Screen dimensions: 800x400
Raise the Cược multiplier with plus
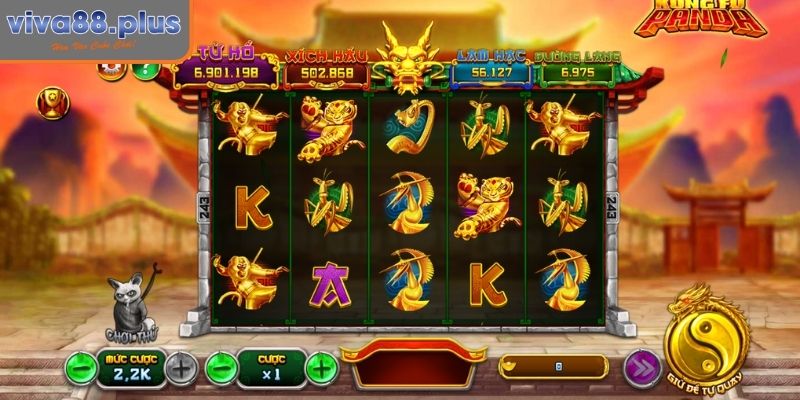(x=320, y=368)
